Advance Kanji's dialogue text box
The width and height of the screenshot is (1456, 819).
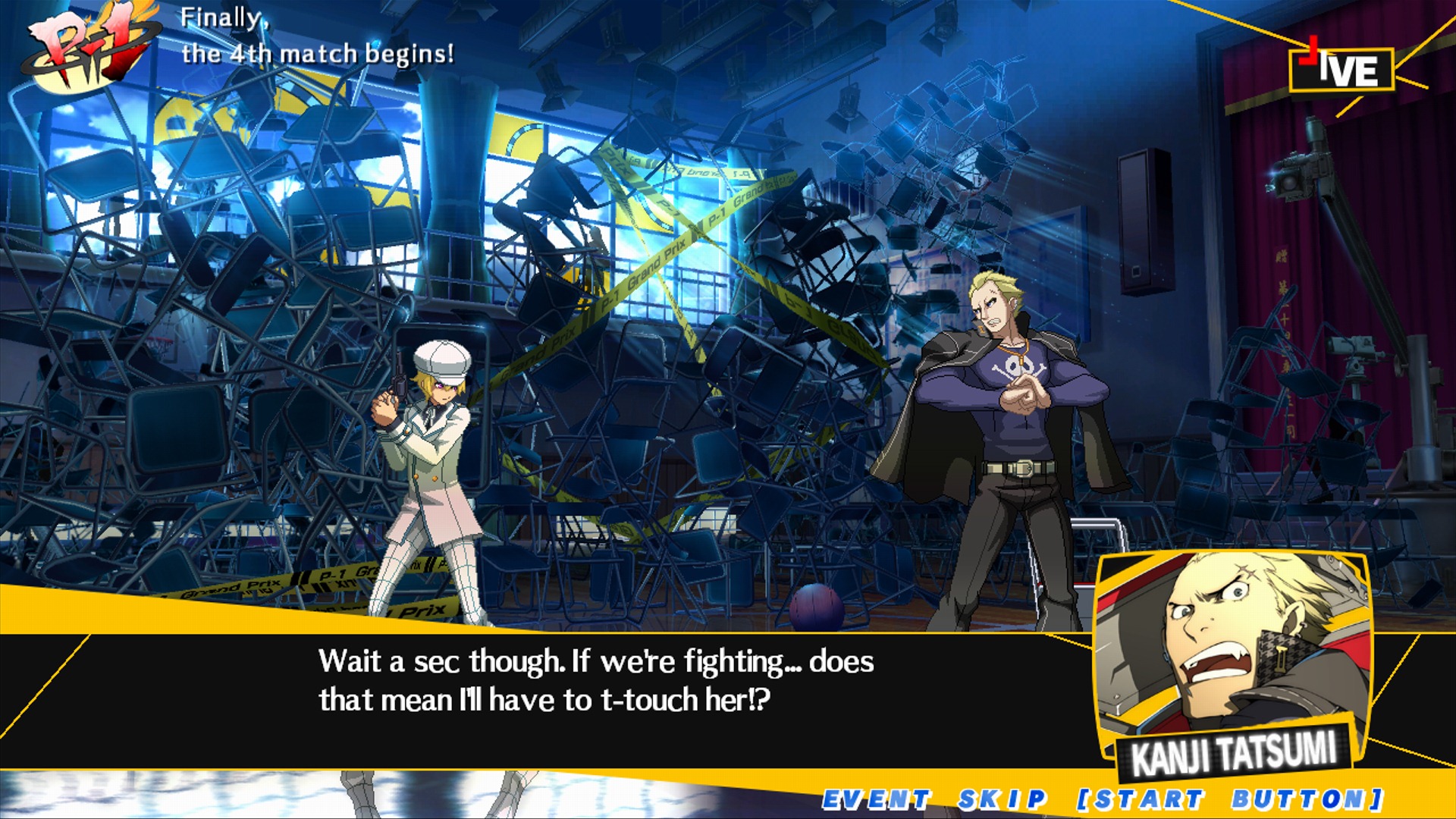[596, 681]
